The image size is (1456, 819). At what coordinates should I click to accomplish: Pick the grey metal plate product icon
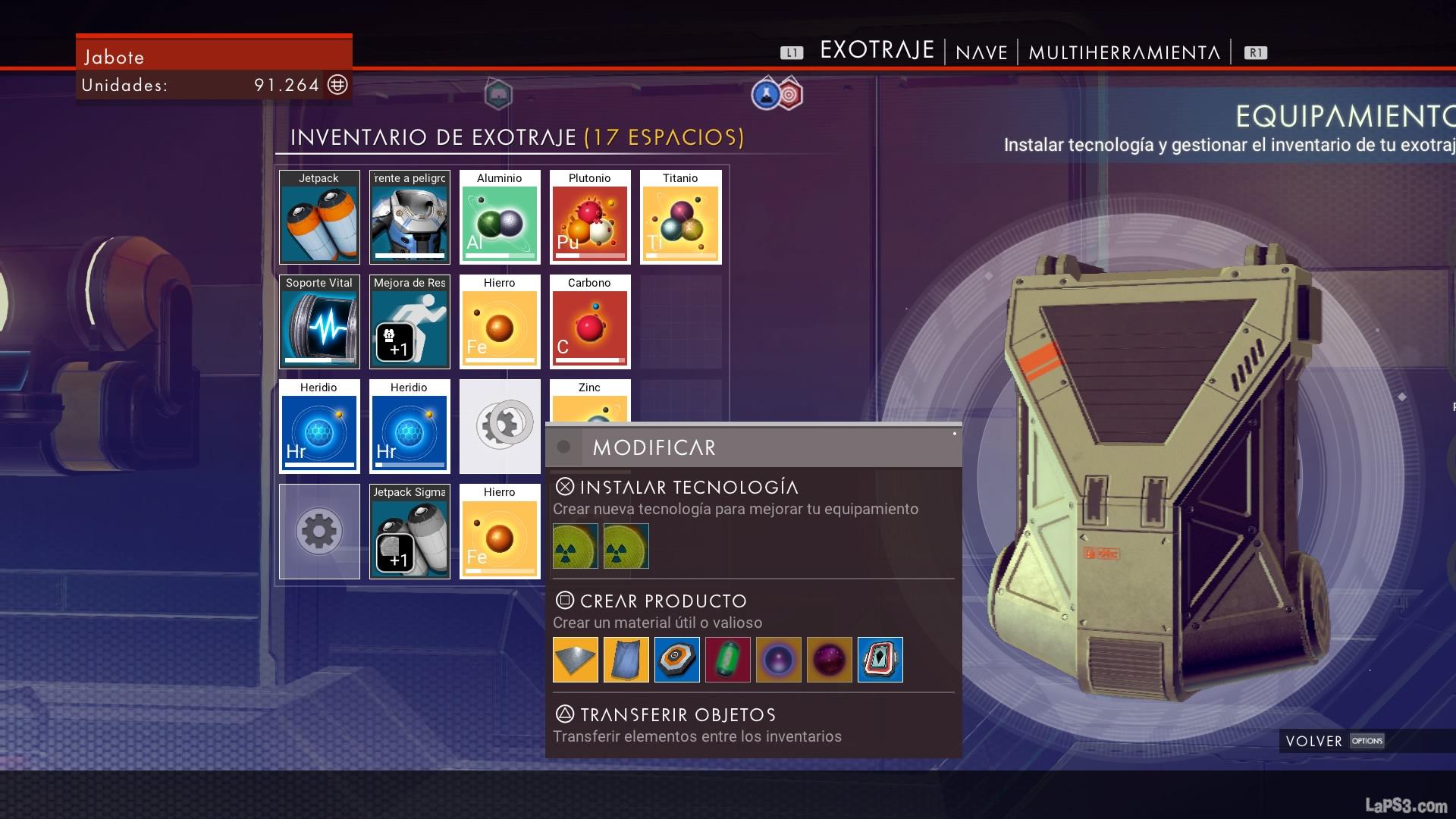coord(576,660)
